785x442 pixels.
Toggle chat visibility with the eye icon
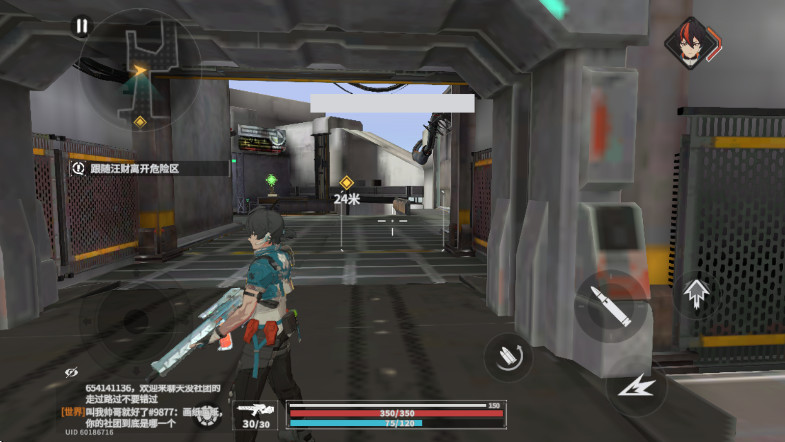(x=71, y=372)
